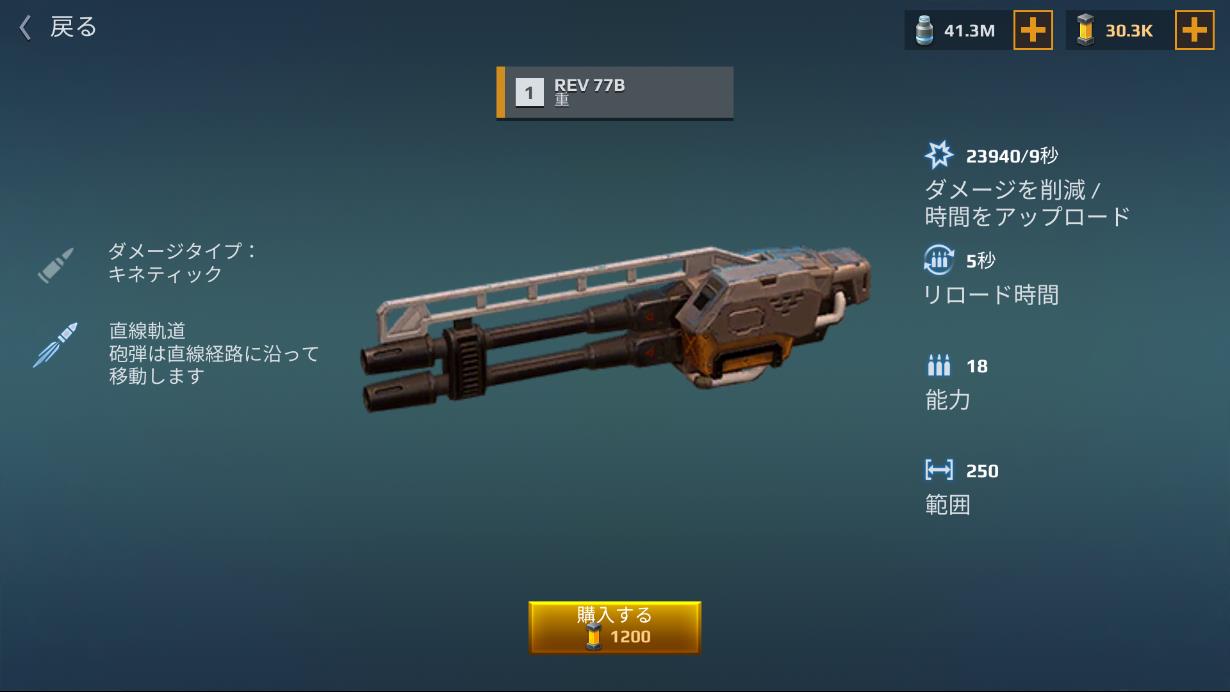Go back with the 戻る button
Viewport: 1230px width, 692px height.
point(58,27)
